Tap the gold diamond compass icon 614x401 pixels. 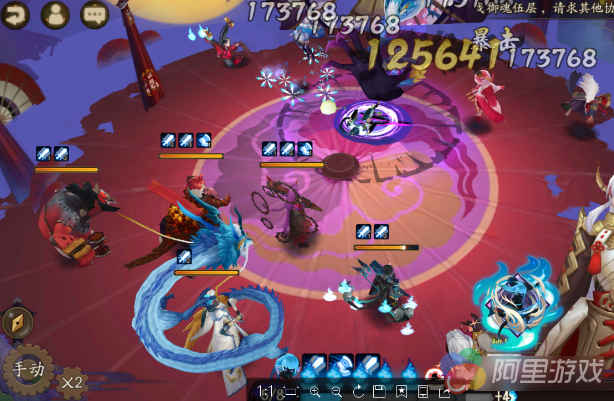point(15,322)
